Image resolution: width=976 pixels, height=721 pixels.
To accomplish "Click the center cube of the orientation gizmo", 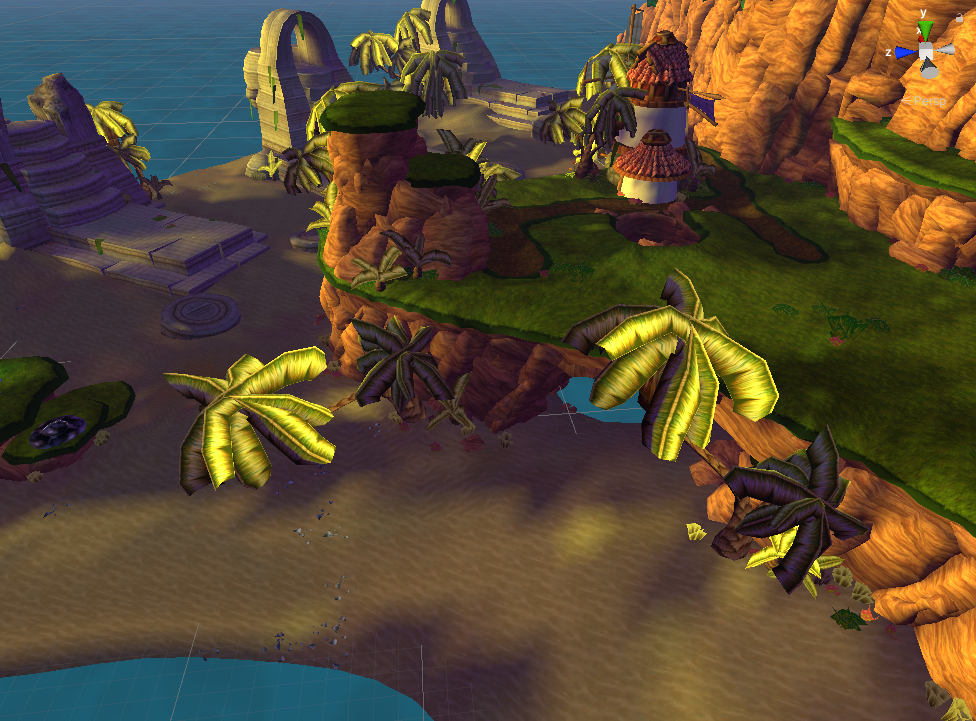I will coord(927,52).
